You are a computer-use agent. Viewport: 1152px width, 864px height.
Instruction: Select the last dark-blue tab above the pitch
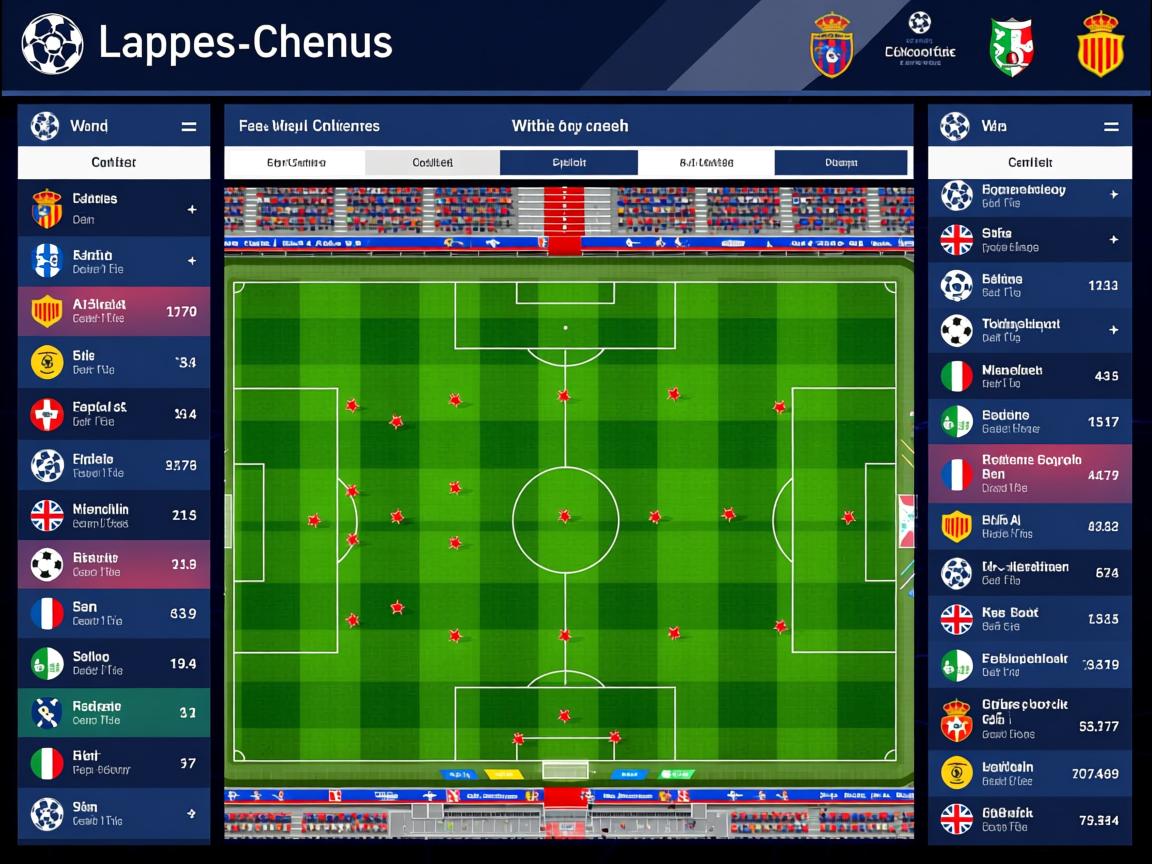click(841, 163)
